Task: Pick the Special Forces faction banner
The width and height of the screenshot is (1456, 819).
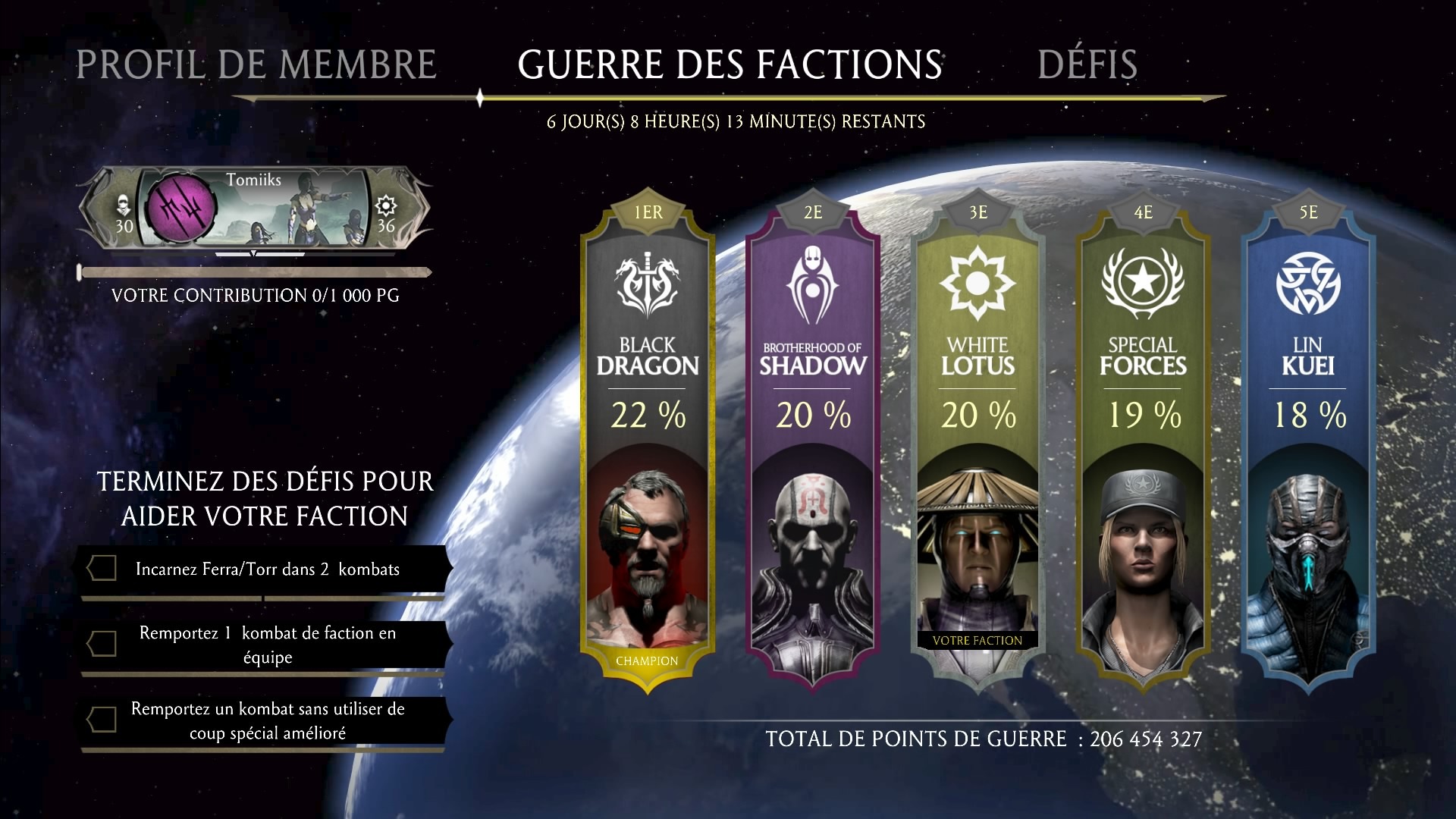Action: coord(1143,440)
